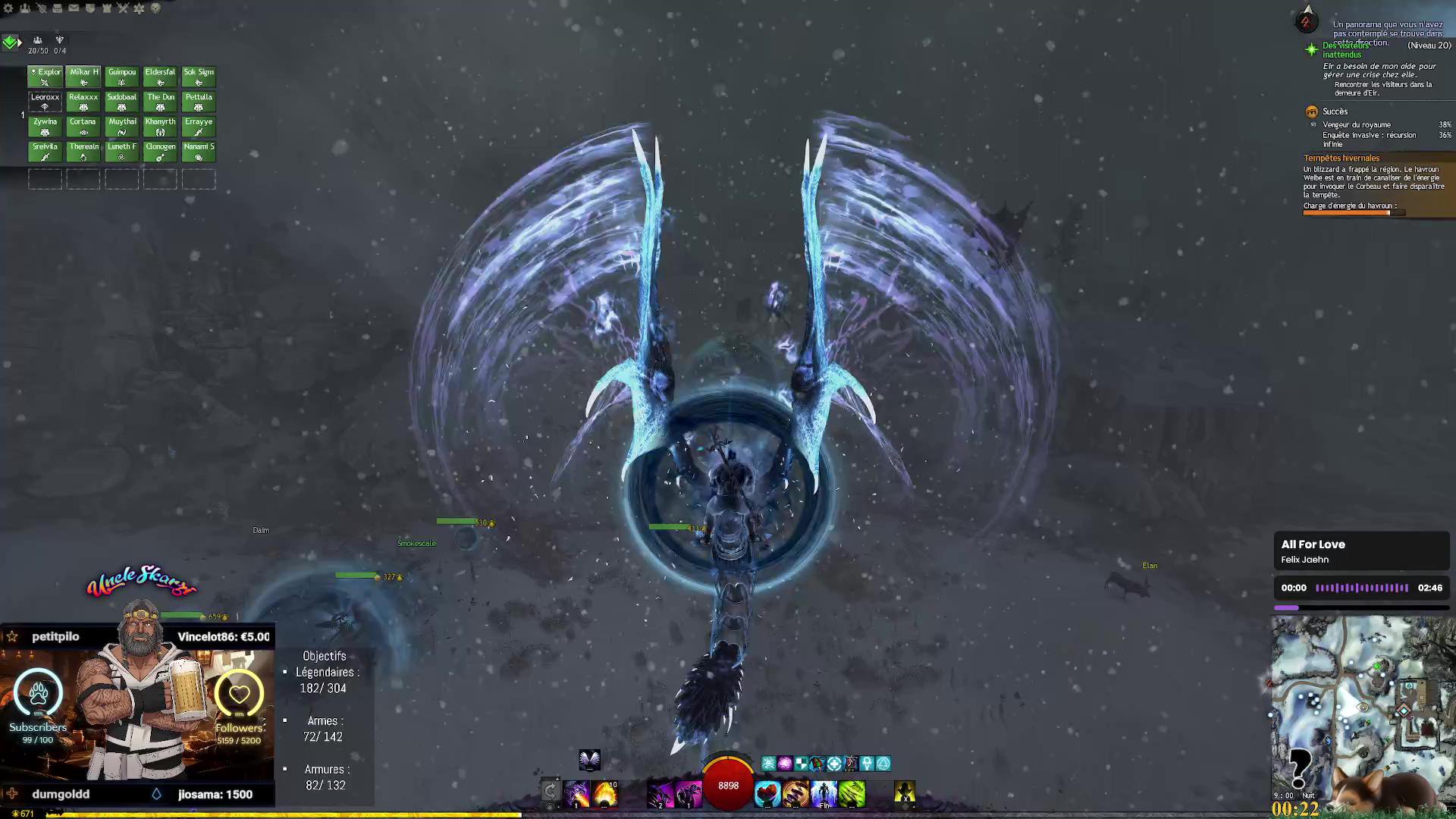Use the fiery orange second skill
Viewport: 1456px width, 819px height.
coord(605,794)
